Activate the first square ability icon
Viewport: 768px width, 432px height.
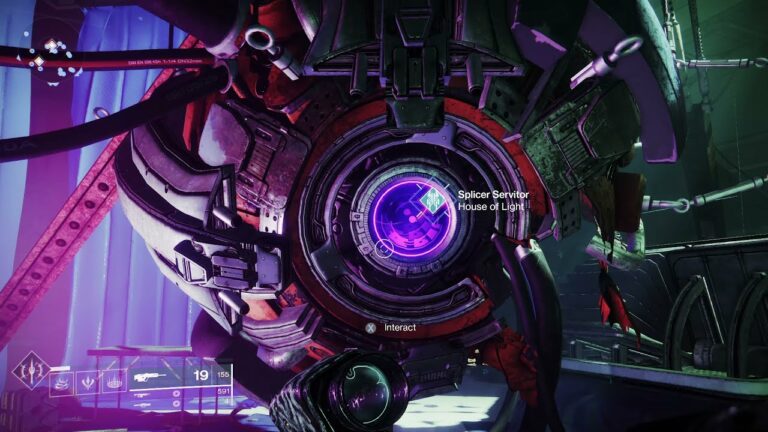(60, 381)
